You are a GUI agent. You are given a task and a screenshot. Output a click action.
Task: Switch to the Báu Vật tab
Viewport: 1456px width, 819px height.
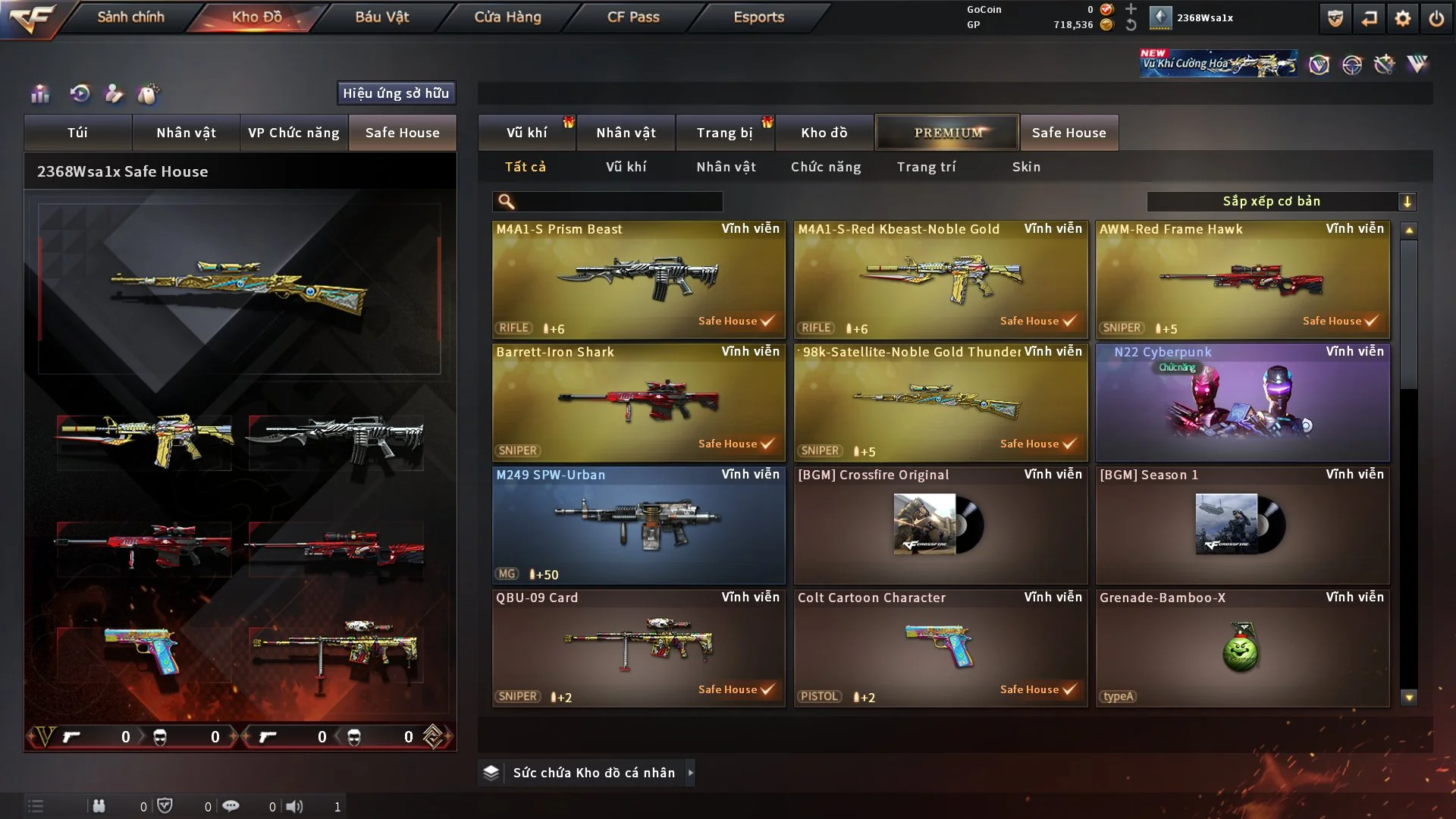(x=381, y=17)
